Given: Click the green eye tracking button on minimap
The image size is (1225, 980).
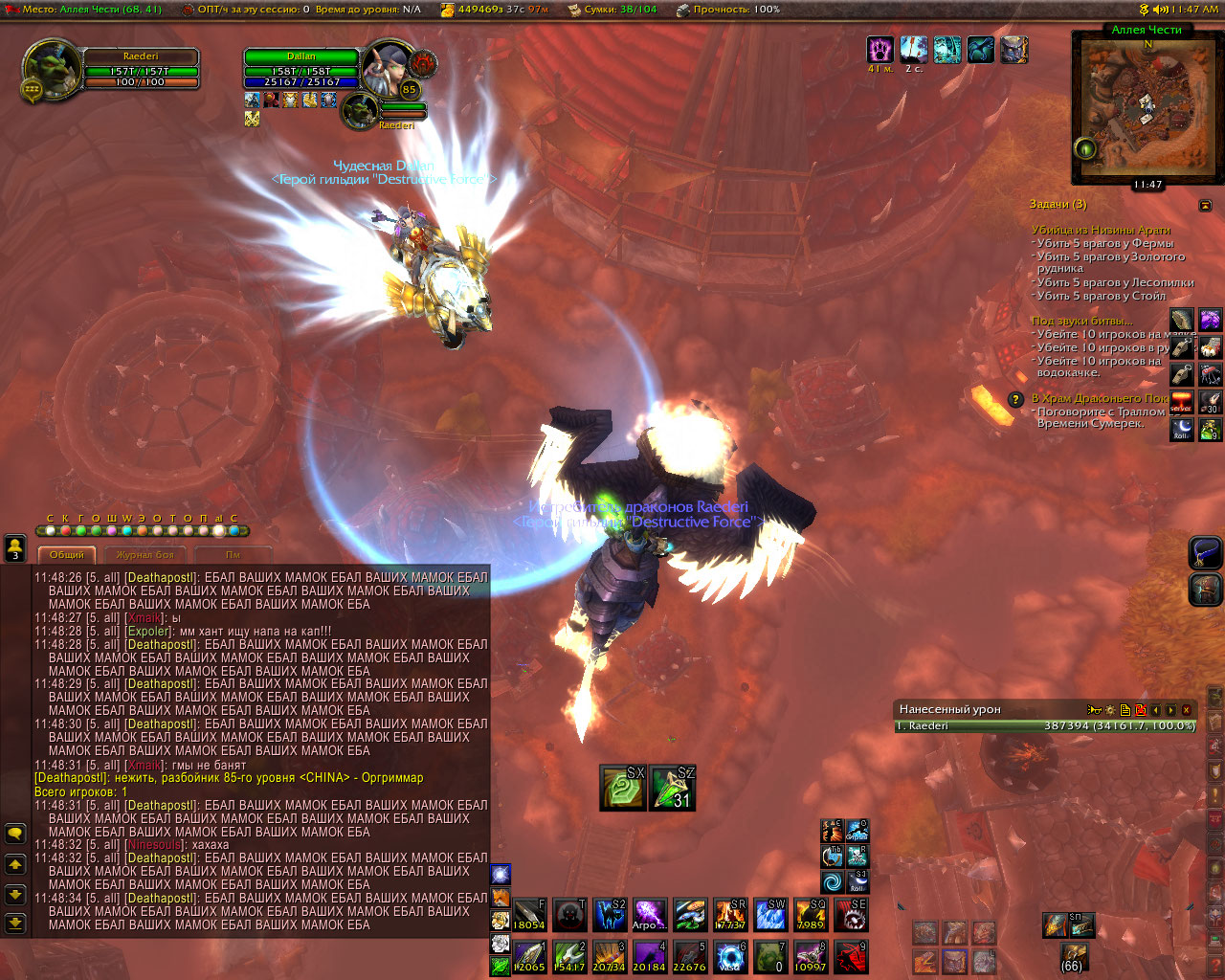Looking at the screenshot, I should tap(1085, 148).
